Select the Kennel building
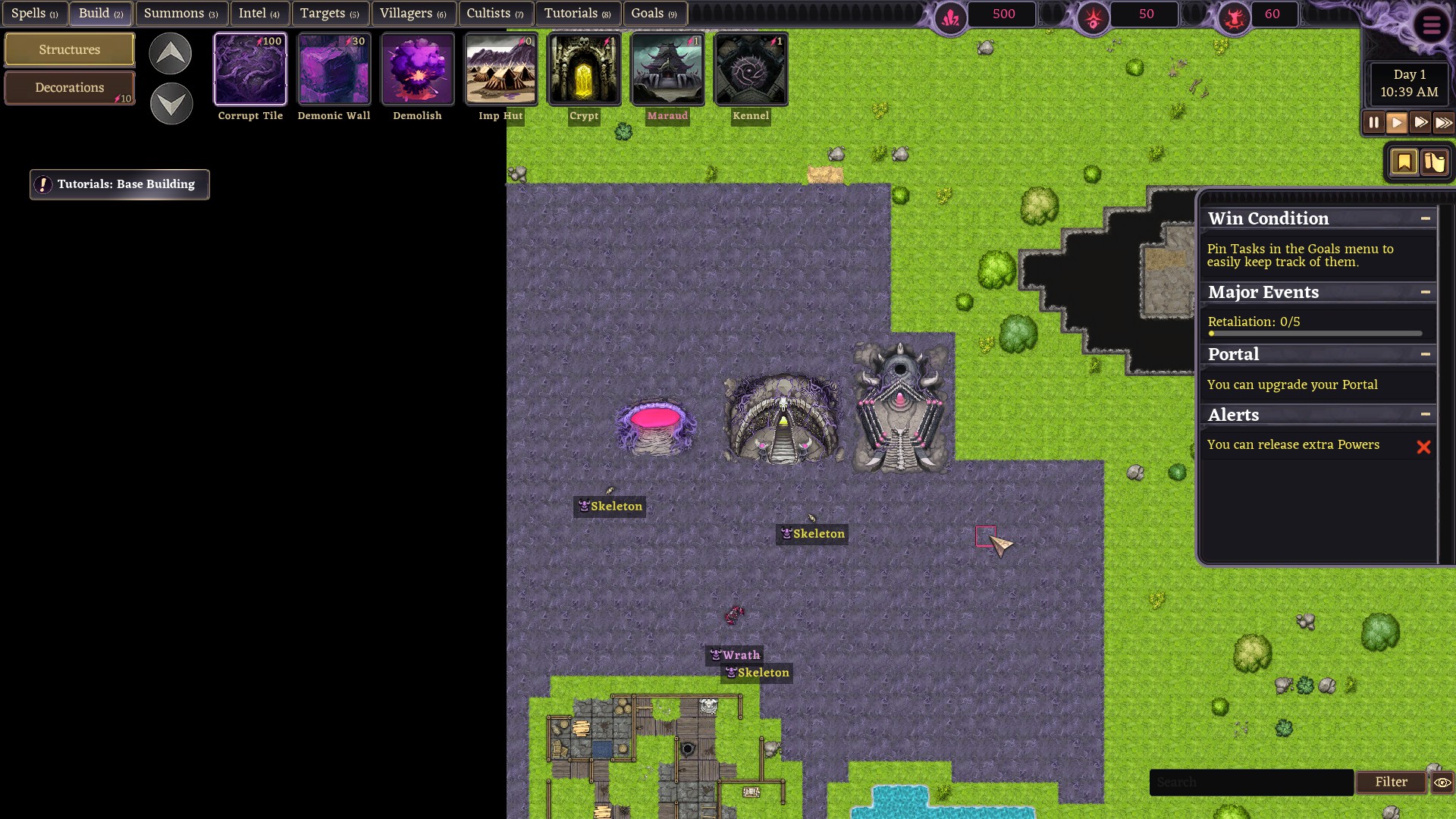The height and width of the screenshot is (819, 1456). pos(751,70)
